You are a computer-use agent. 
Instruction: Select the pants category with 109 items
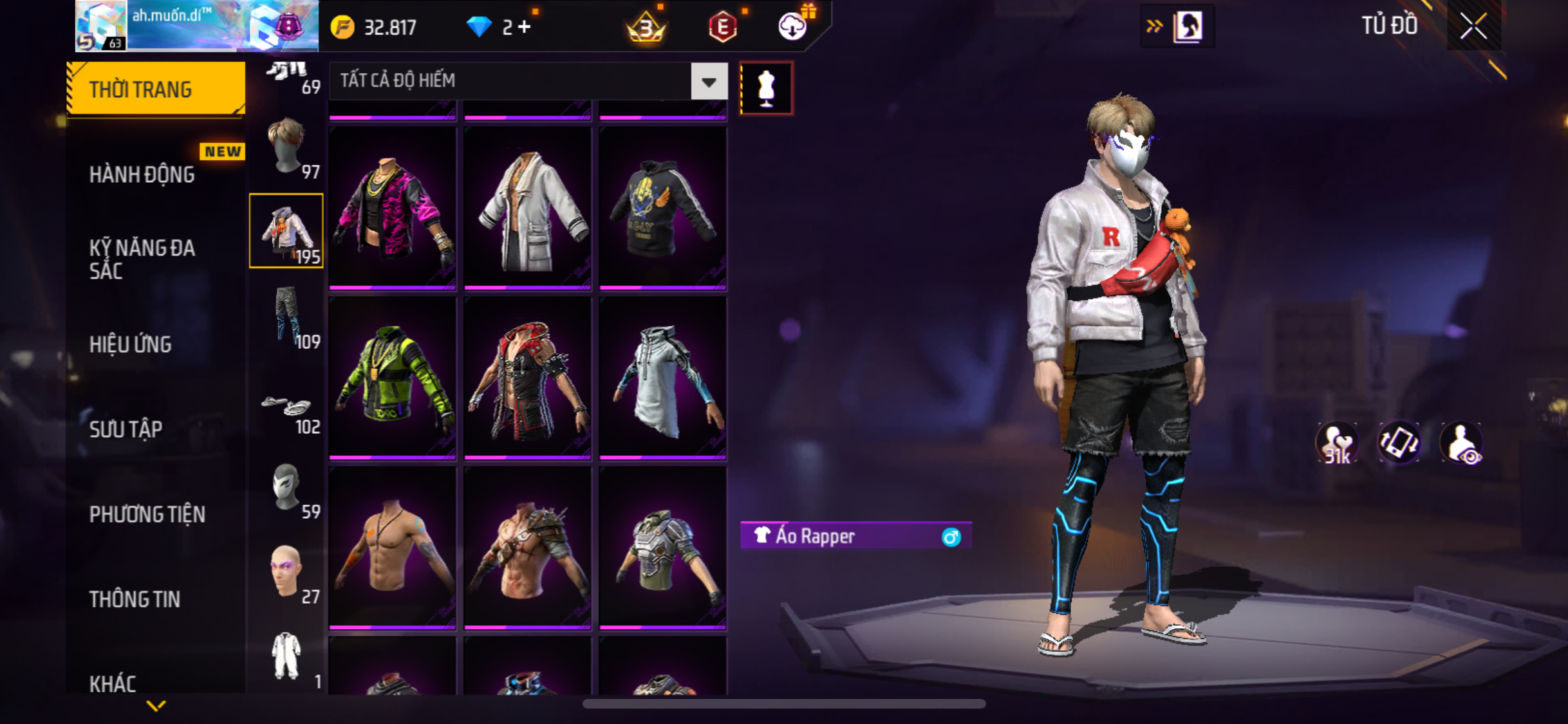[287, 317]
